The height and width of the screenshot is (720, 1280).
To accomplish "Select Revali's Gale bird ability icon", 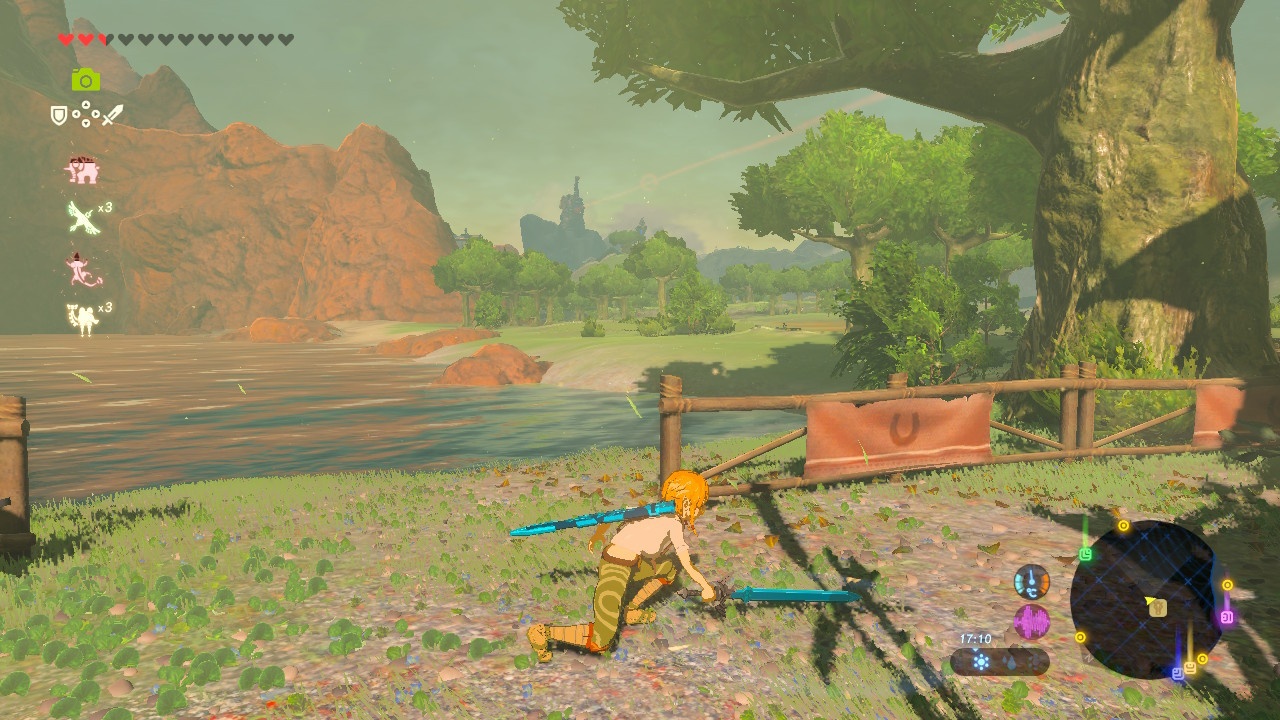I will 81,216.
